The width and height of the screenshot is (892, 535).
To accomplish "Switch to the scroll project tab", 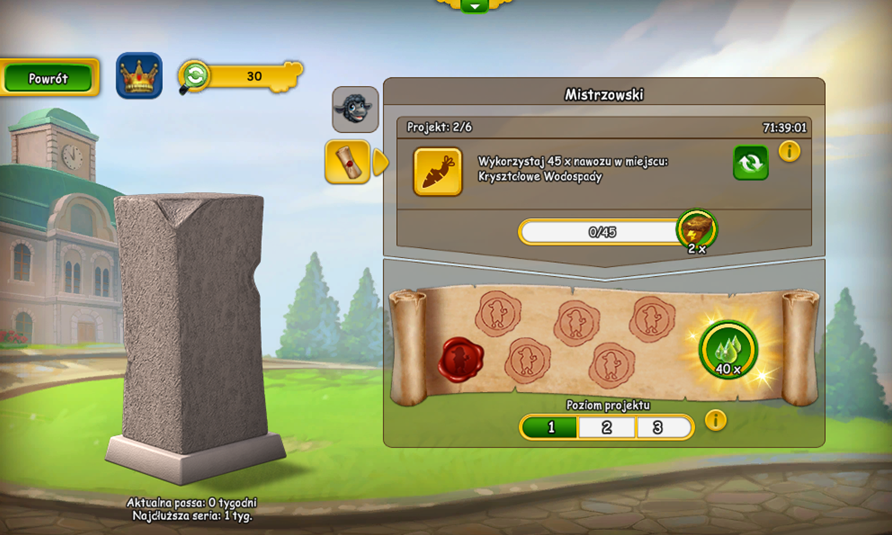I will tap(348, 161).
